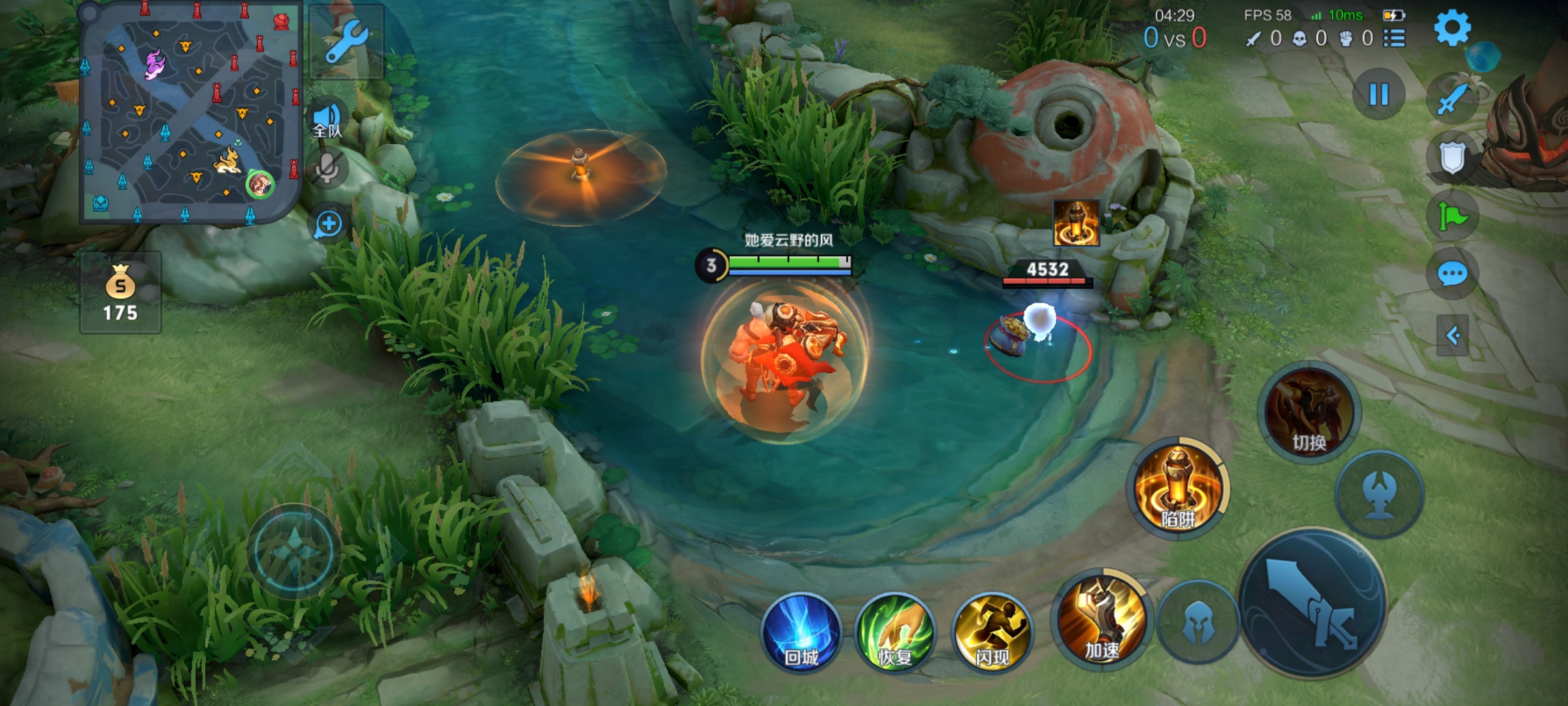Open the minimap
The image size is (1568, 706).
pos(189,111)
